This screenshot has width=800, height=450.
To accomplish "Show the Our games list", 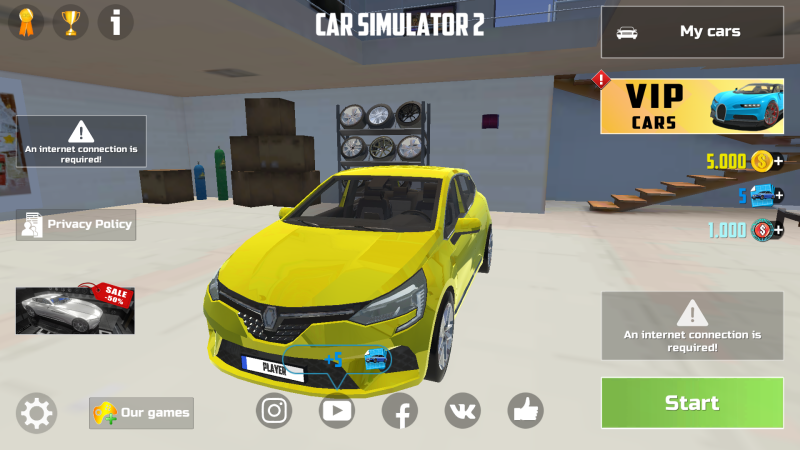I will [141, 412].
